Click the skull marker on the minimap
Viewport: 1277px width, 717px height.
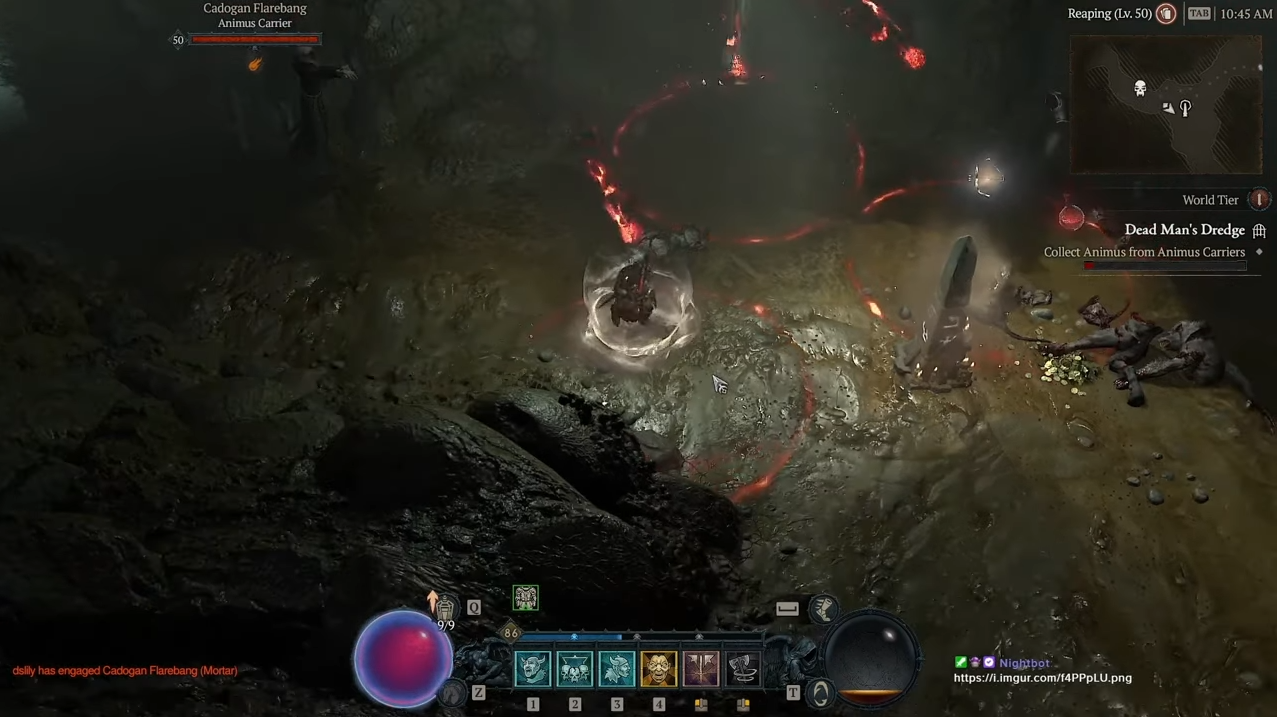(x=1140, y=89)
